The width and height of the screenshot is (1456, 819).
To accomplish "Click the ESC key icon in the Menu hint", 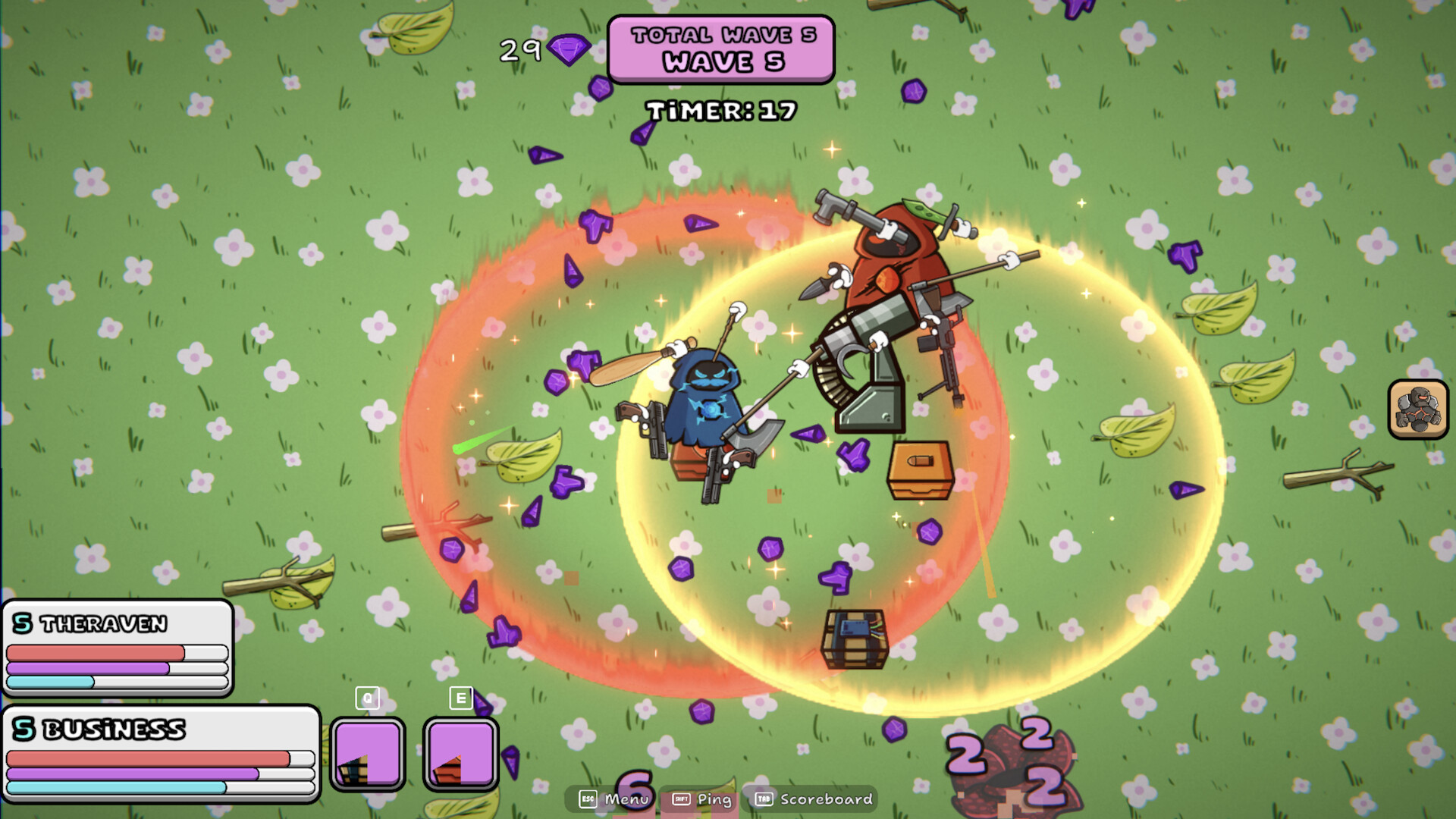I will (x=586, y=800).
